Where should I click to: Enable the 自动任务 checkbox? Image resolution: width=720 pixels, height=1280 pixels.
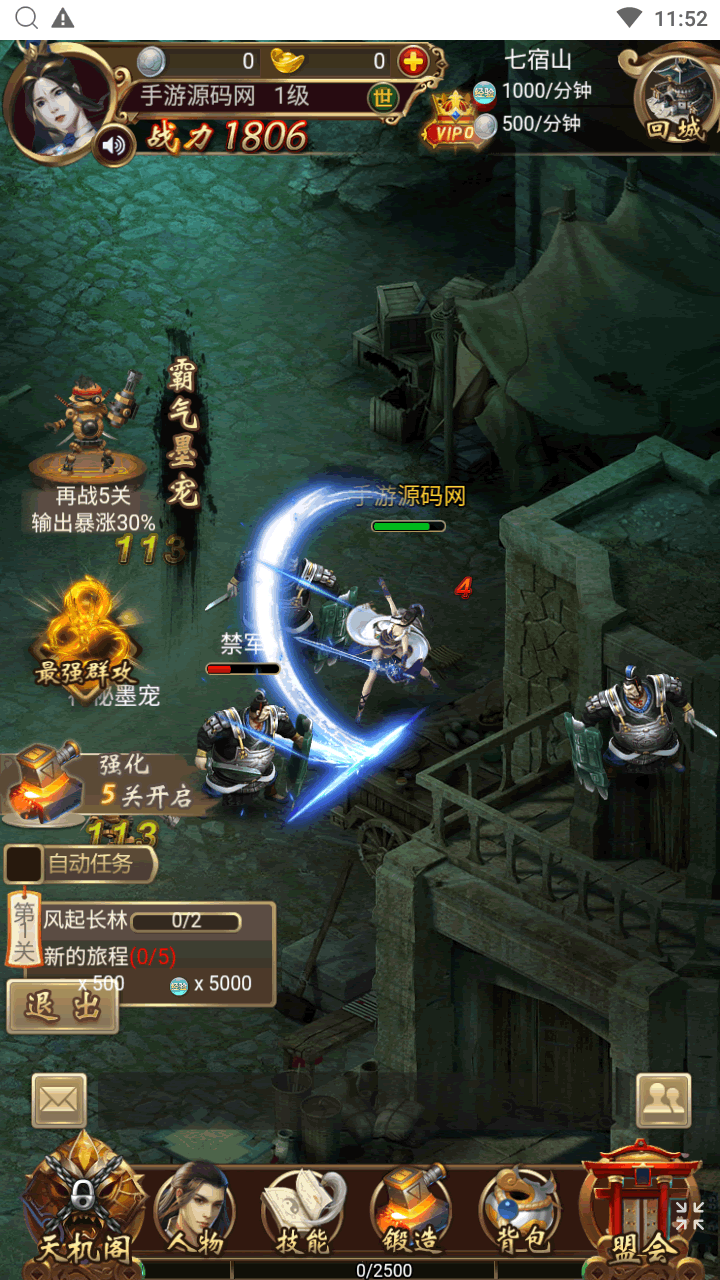(24, 864)
